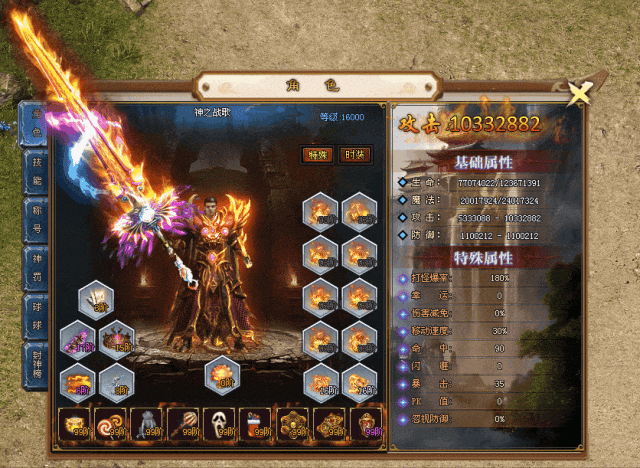
Task: Choose the Christmas stocking item slot
Action: click(x=256, y=424)
